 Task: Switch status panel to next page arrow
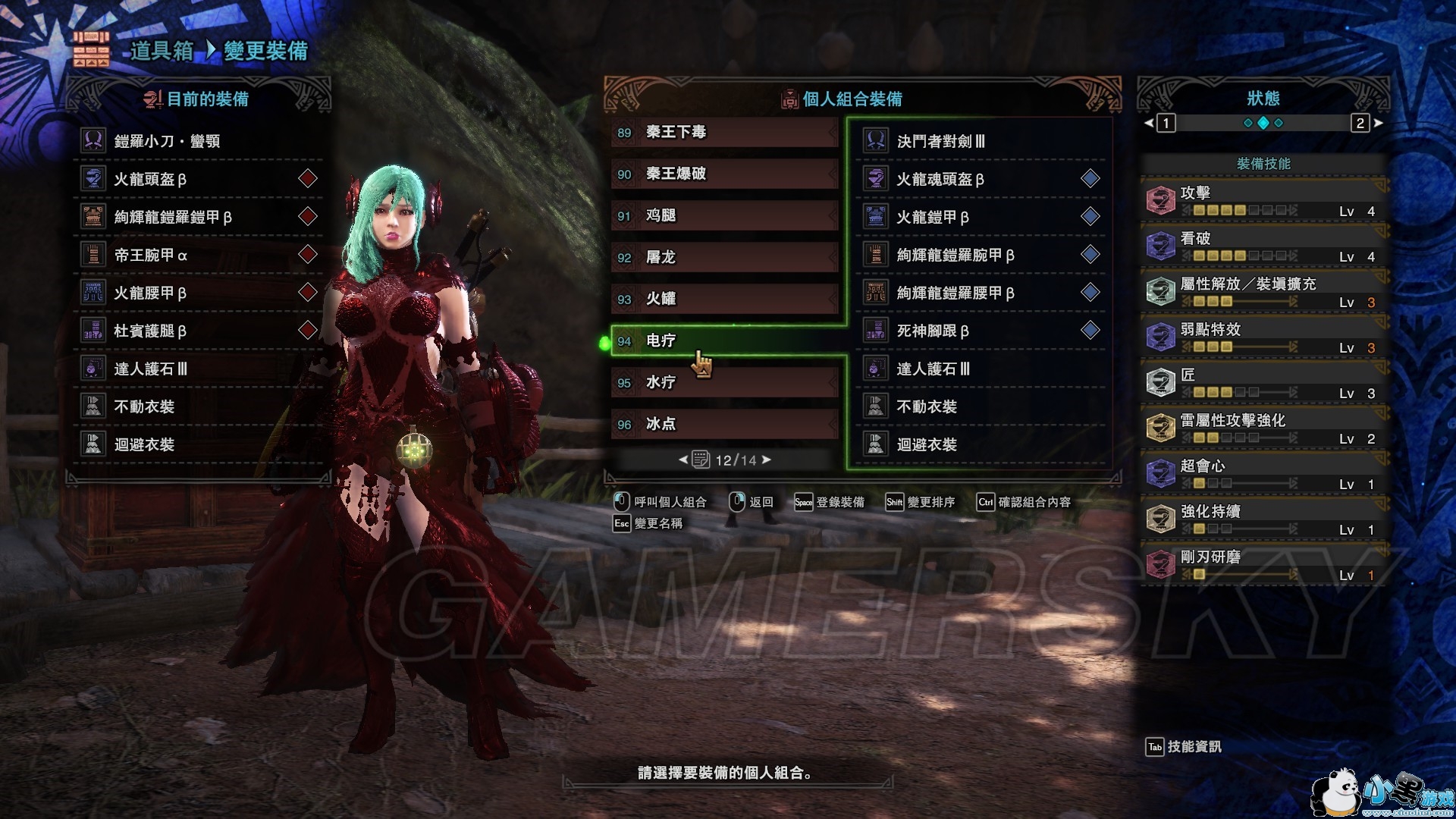click(x=1378, y=123)
